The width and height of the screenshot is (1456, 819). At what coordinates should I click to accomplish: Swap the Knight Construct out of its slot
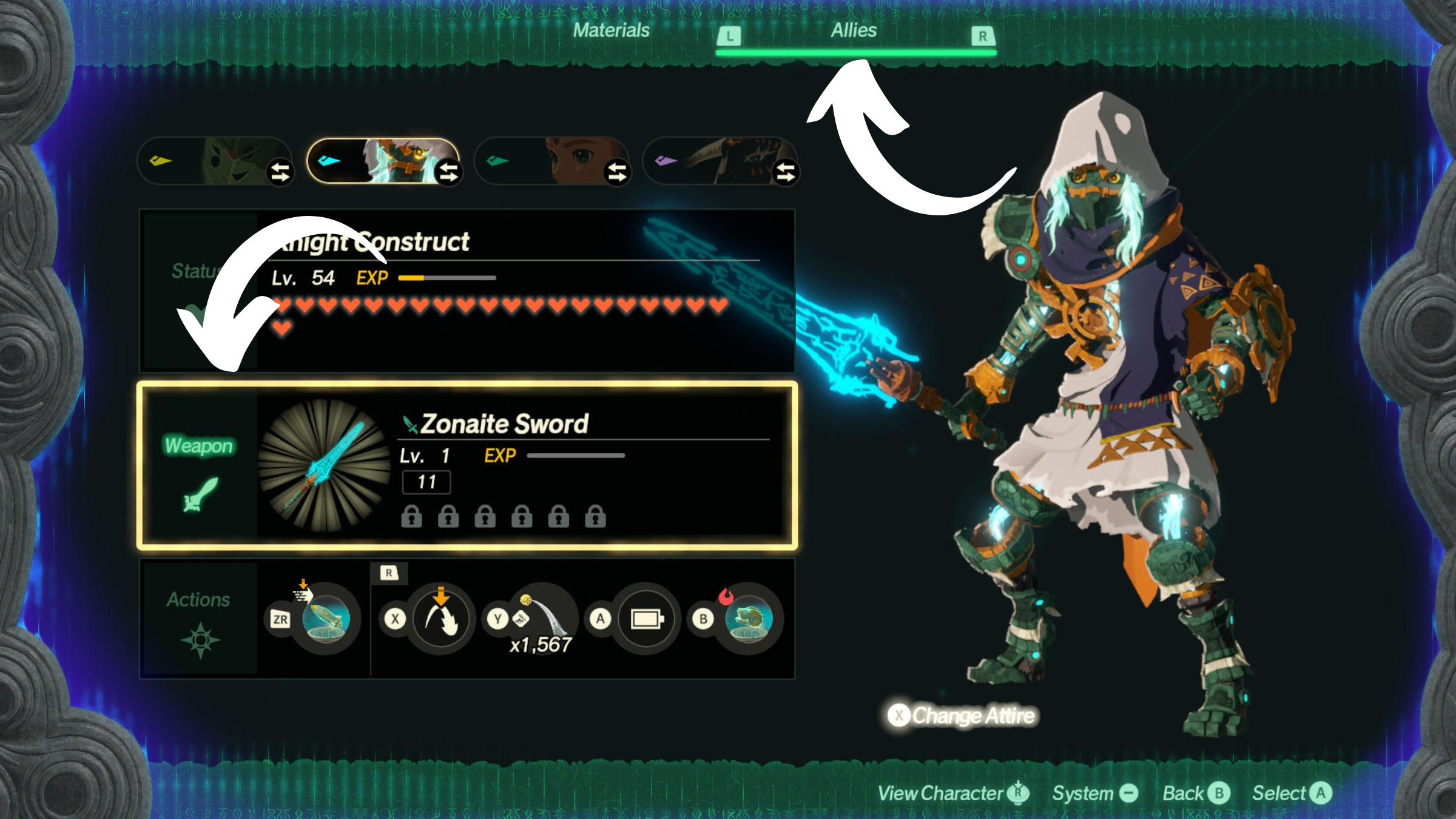[x=449, y=172]
